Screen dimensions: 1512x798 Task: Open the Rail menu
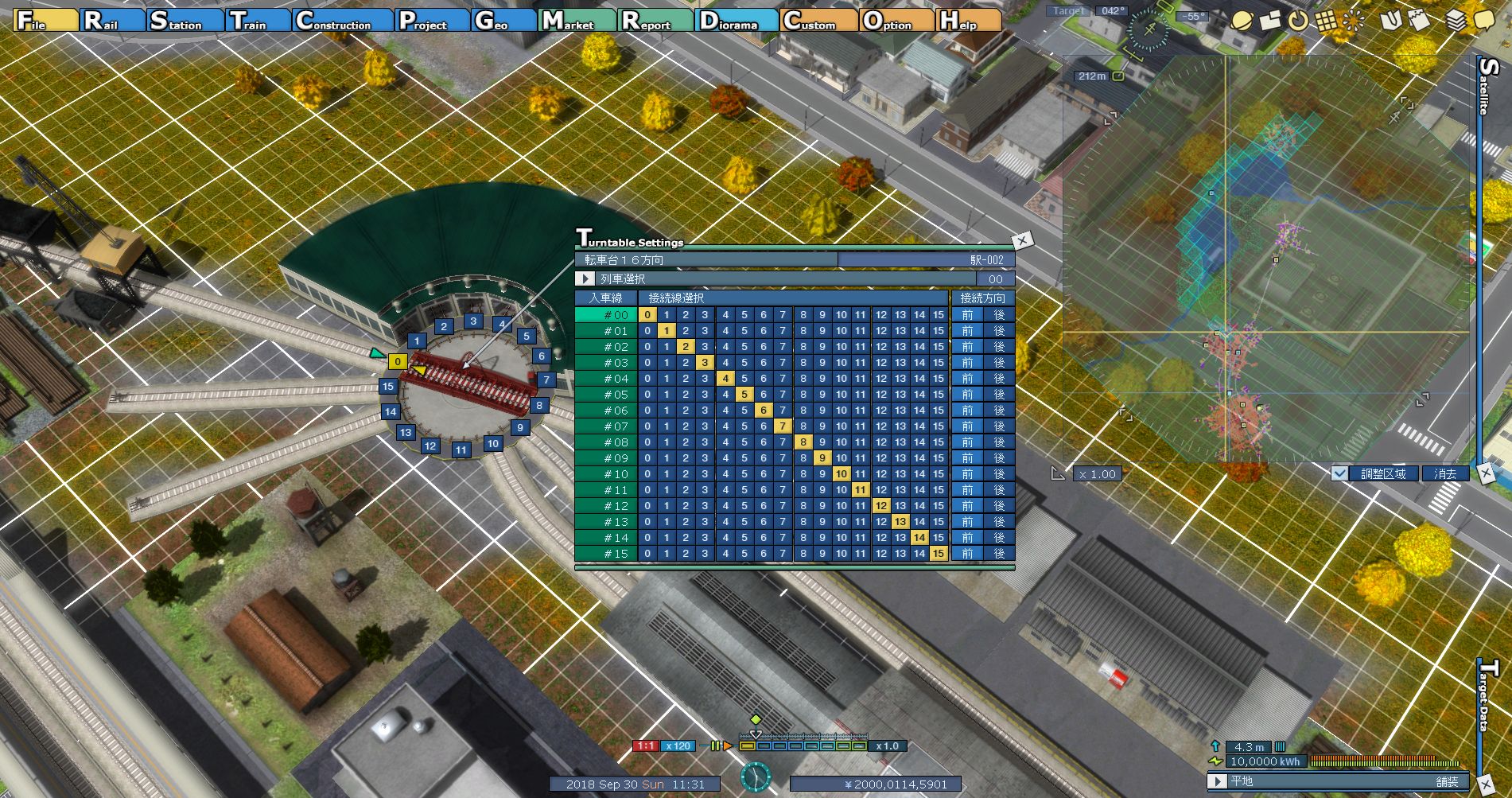[x=111, y=21]
